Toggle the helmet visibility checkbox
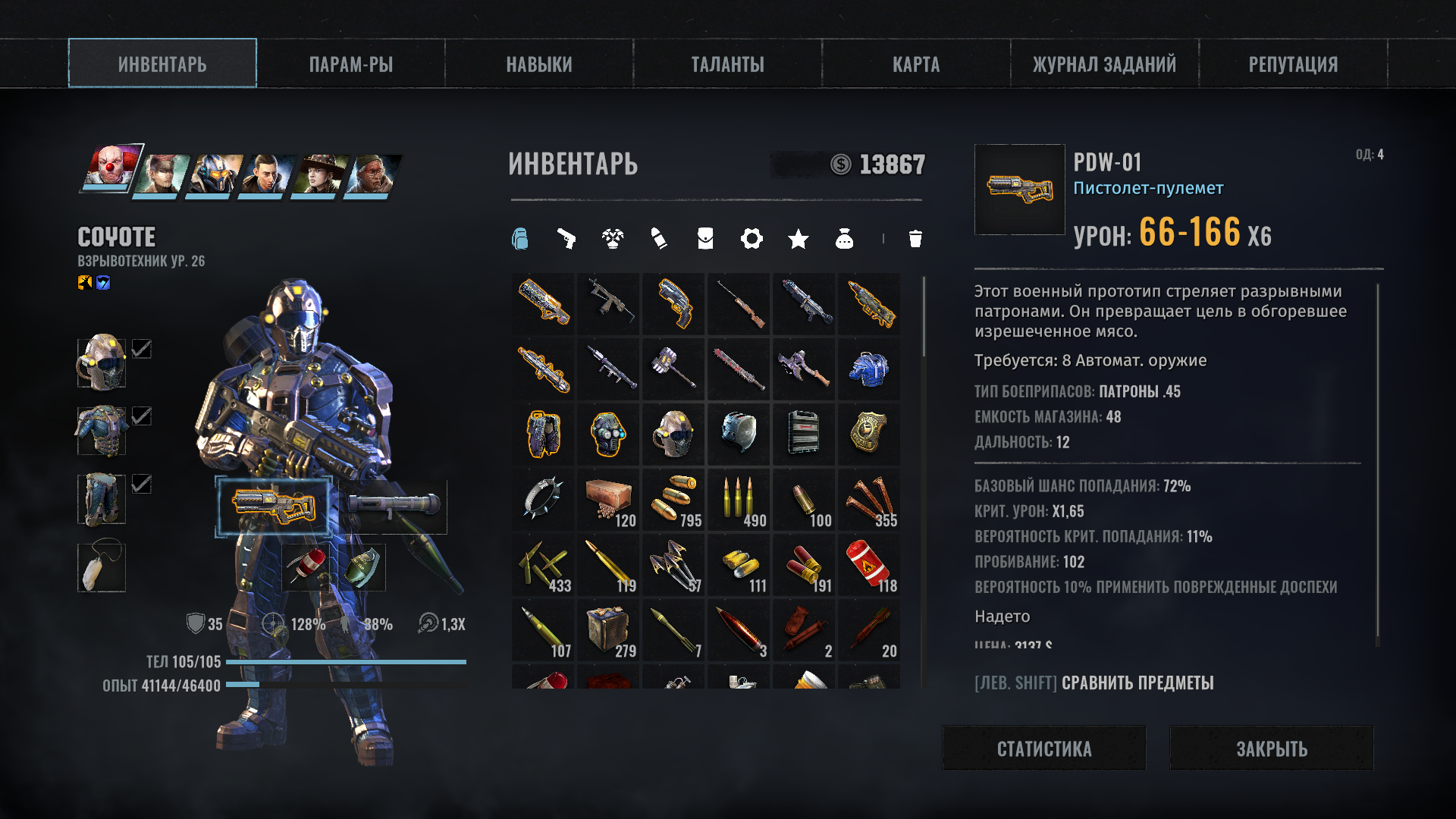This screenshot has height=819, width=1456. [142, 349]
